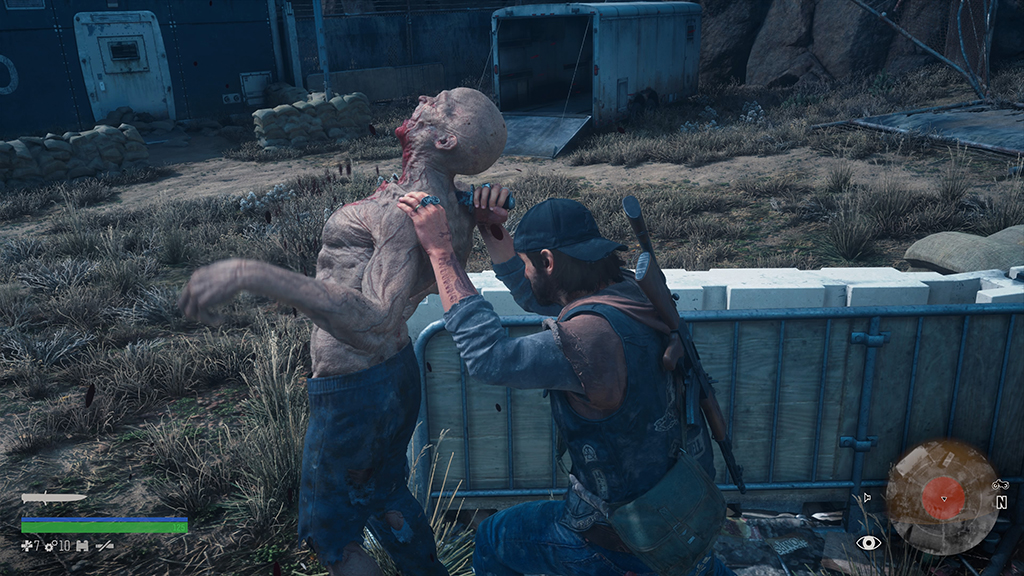Select the combat knife weapon icon

53,498
